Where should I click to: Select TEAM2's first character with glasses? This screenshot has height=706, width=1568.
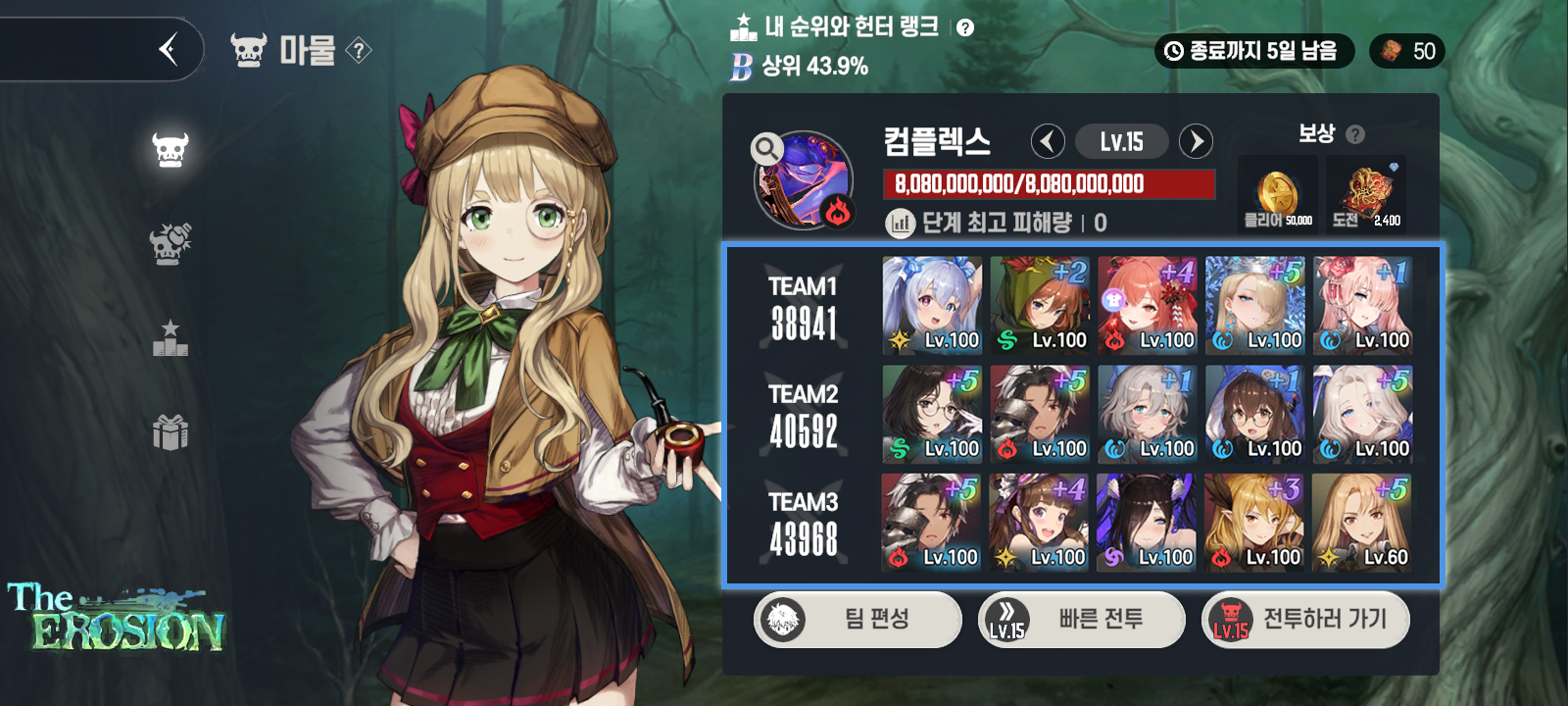(932, 414)
